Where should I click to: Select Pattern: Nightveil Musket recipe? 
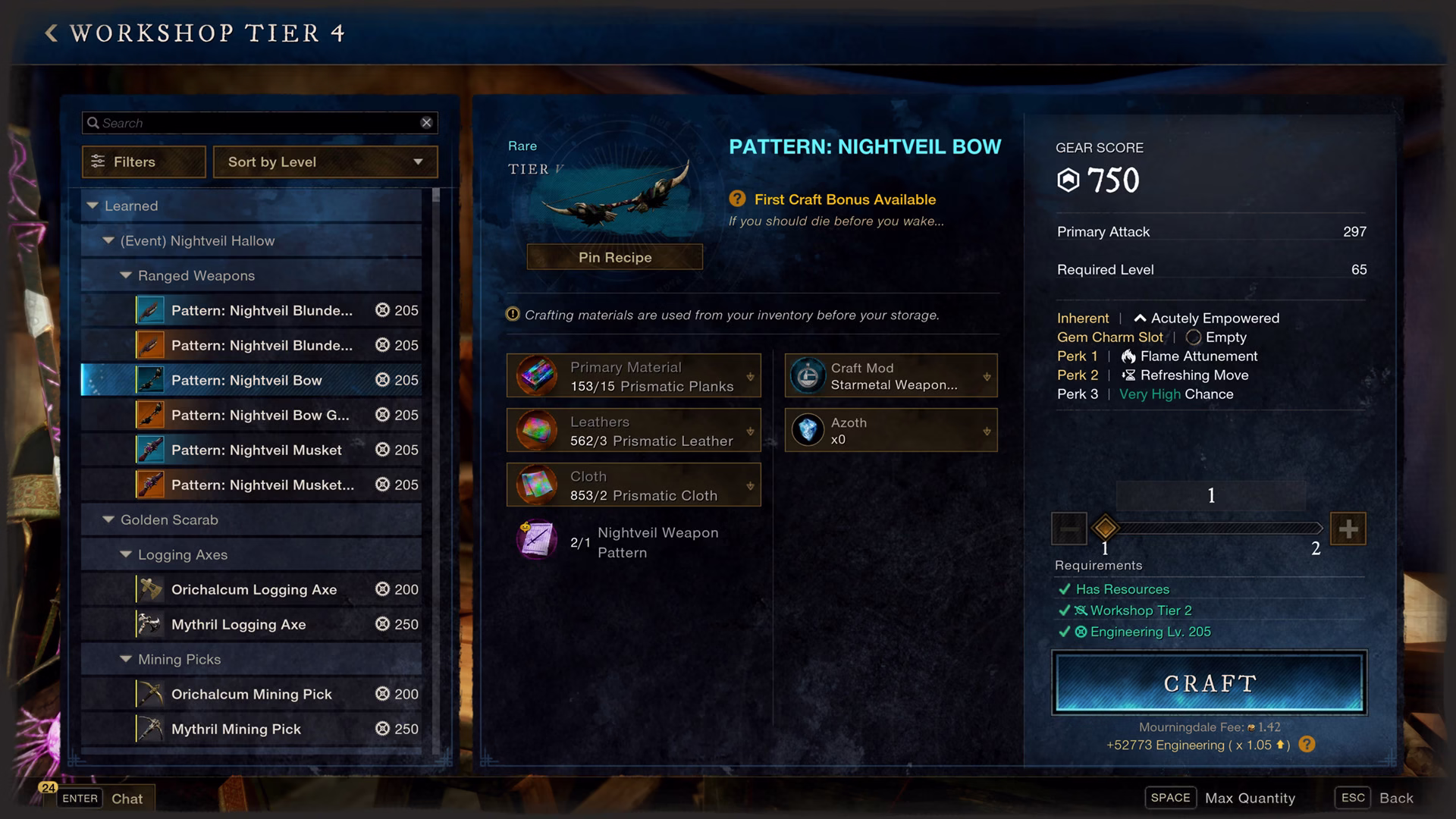[256, 450]
